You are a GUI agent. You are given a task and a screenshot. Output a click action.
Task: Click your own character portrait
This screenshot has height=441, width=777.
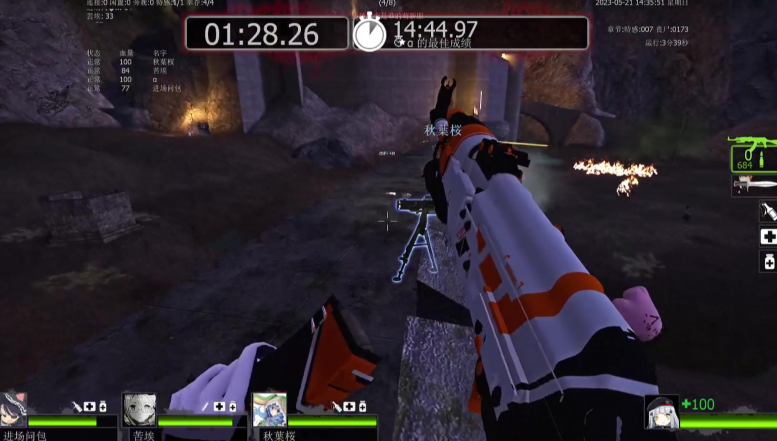pos(662,413)
